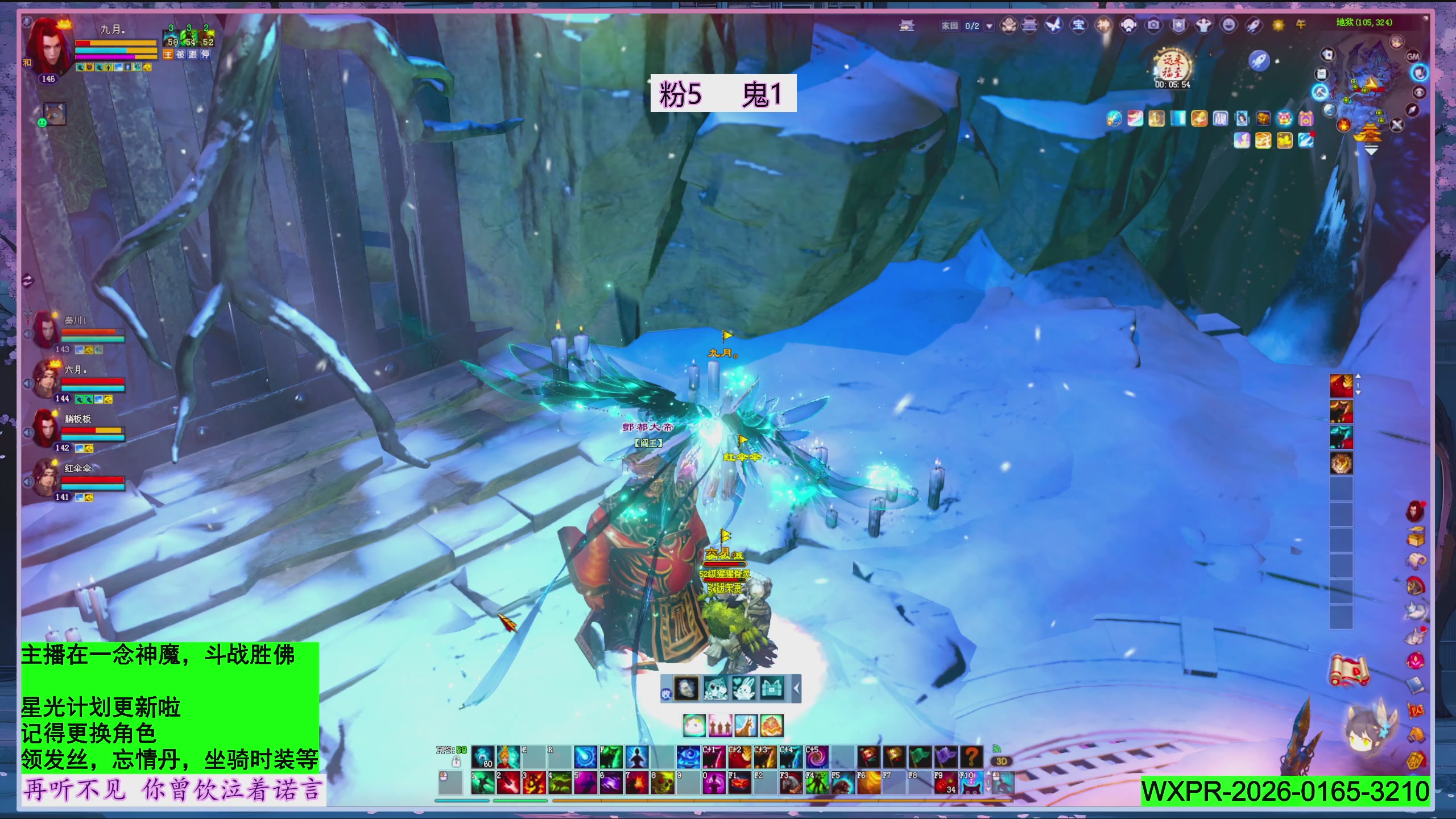Select party member 红伞伞 portrait
The width and height of the screenshot is (1456, 819).
47,477
